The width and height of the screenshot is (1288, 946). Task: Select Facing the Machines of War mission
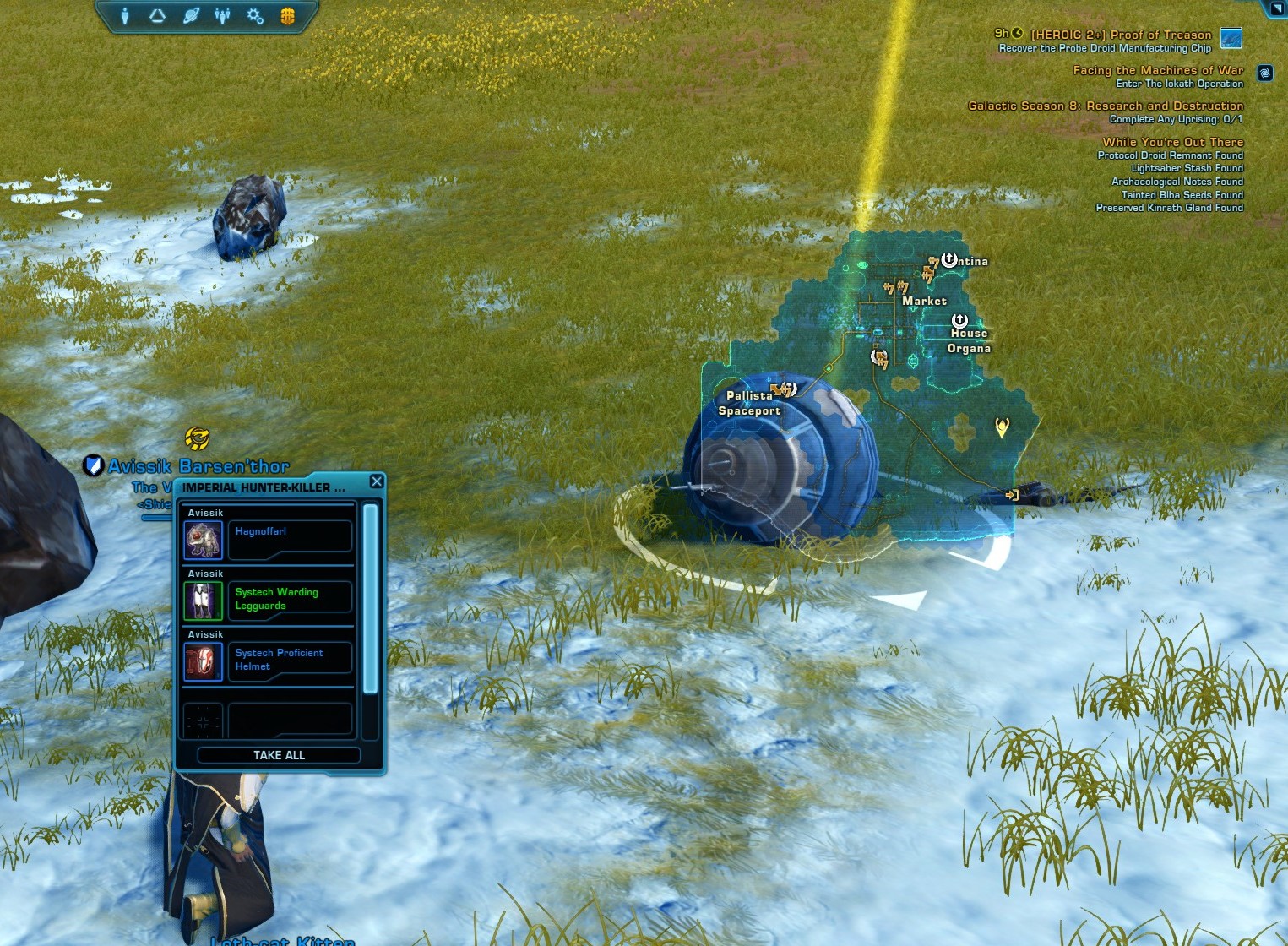[x=1157, y=71]
